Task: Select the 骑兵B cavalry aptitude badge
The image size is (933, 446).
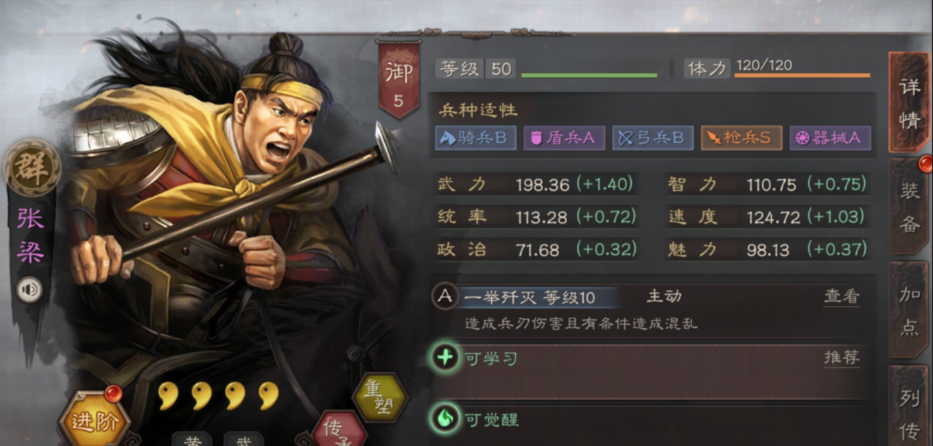Action: click(x=475, y=138)
